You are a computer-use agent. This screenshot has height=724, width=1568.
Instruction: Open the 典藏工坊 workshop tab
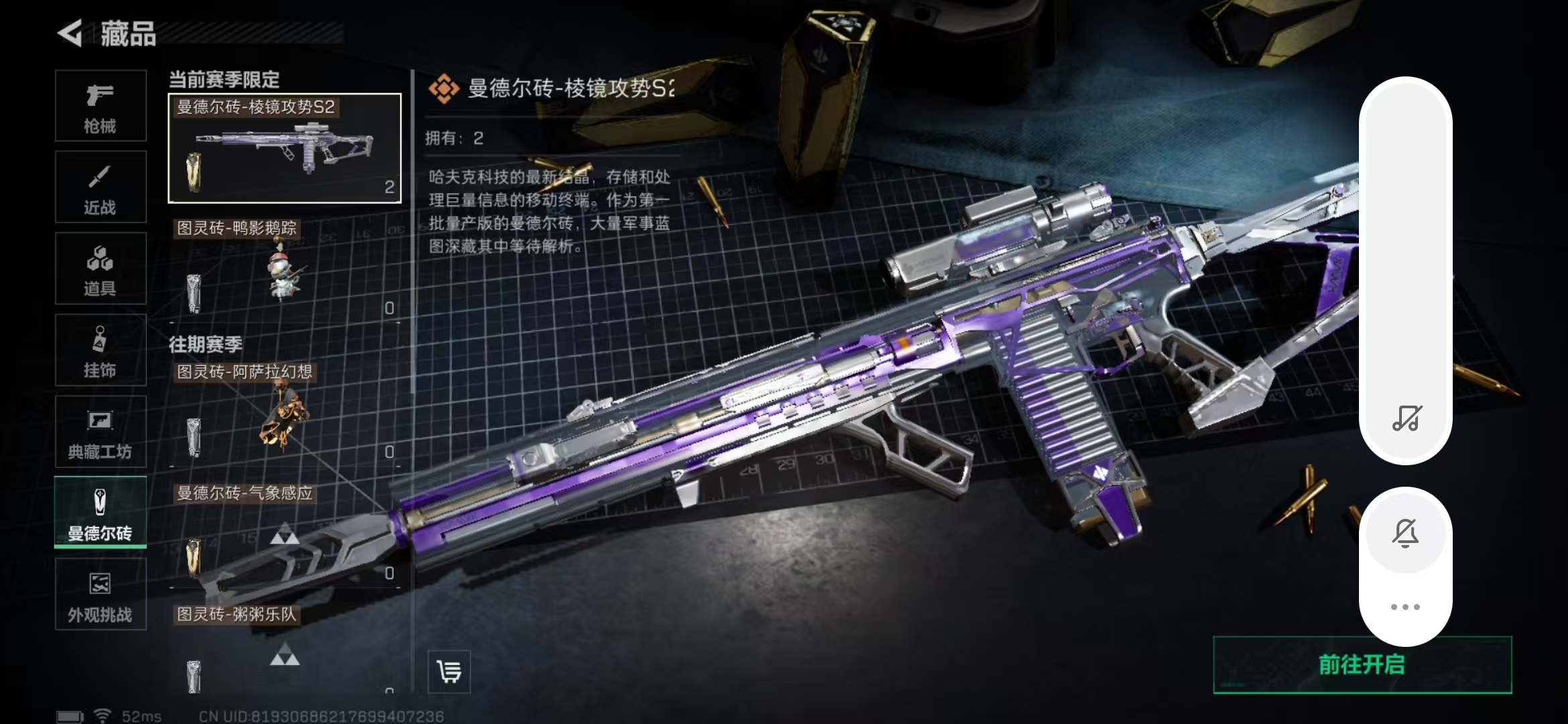[101, 431]
